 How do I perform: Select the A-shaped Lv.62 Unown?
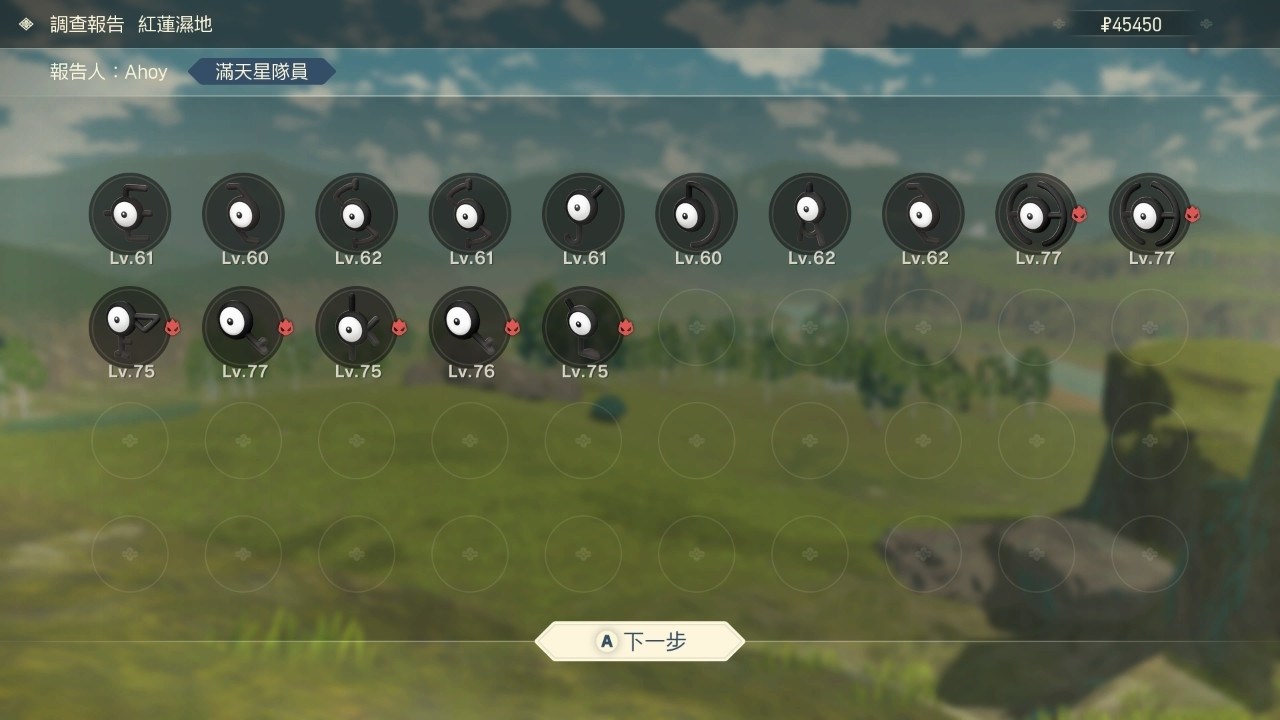(x=811, y=213)
